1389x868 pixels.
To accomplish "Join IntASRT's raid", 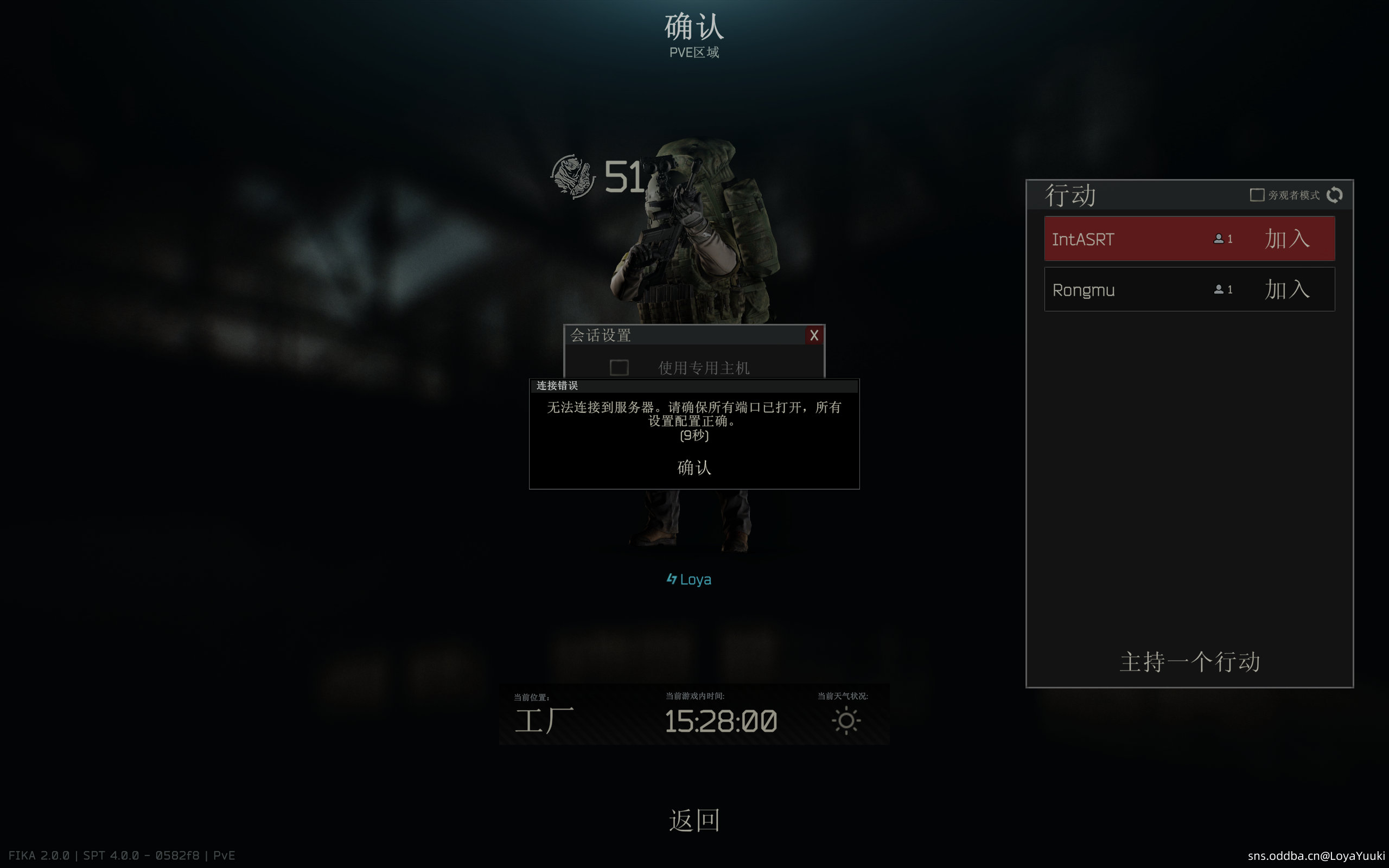I will point(1287,239).
